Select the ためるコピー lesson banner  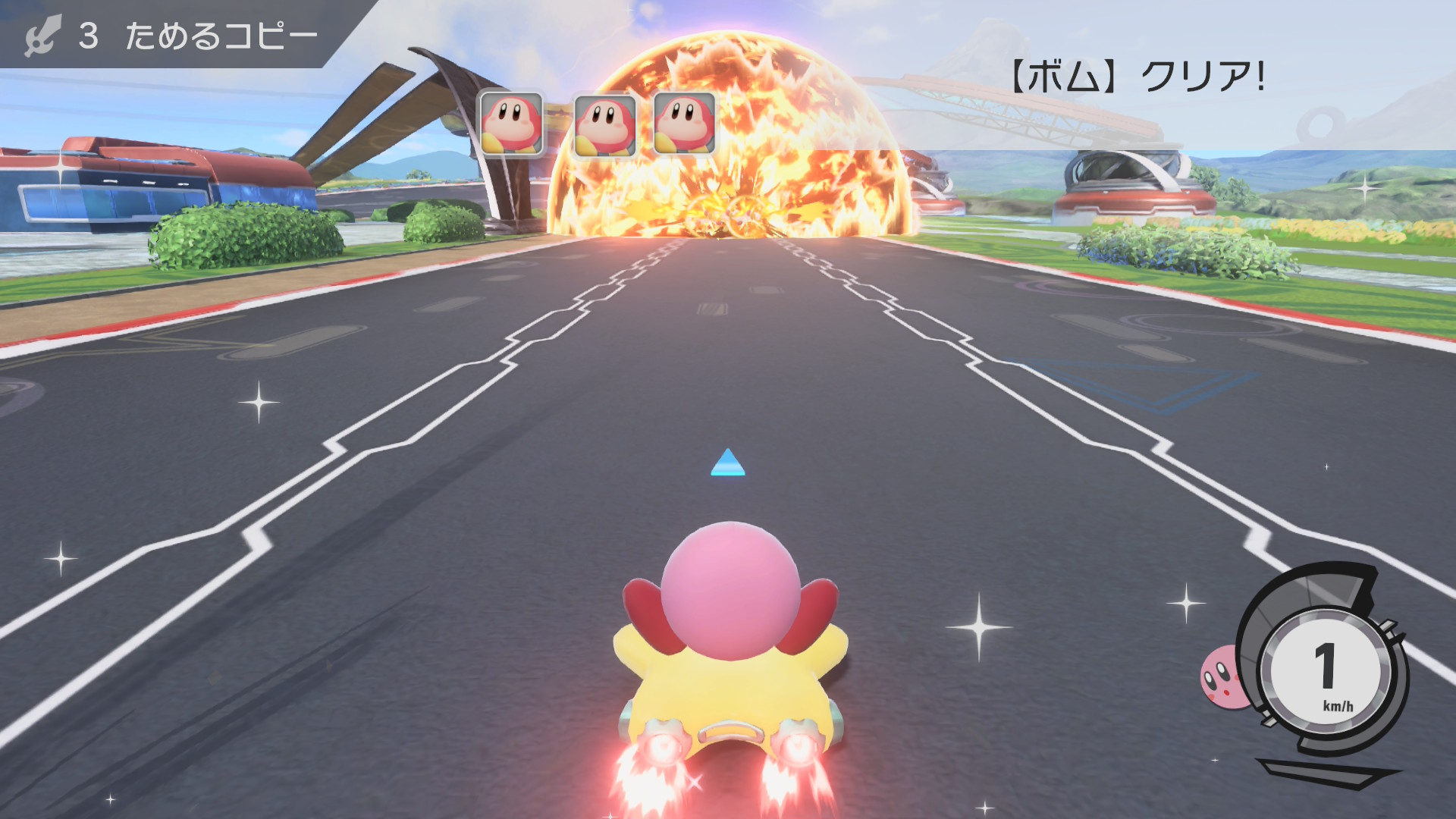tap(174, 35)
